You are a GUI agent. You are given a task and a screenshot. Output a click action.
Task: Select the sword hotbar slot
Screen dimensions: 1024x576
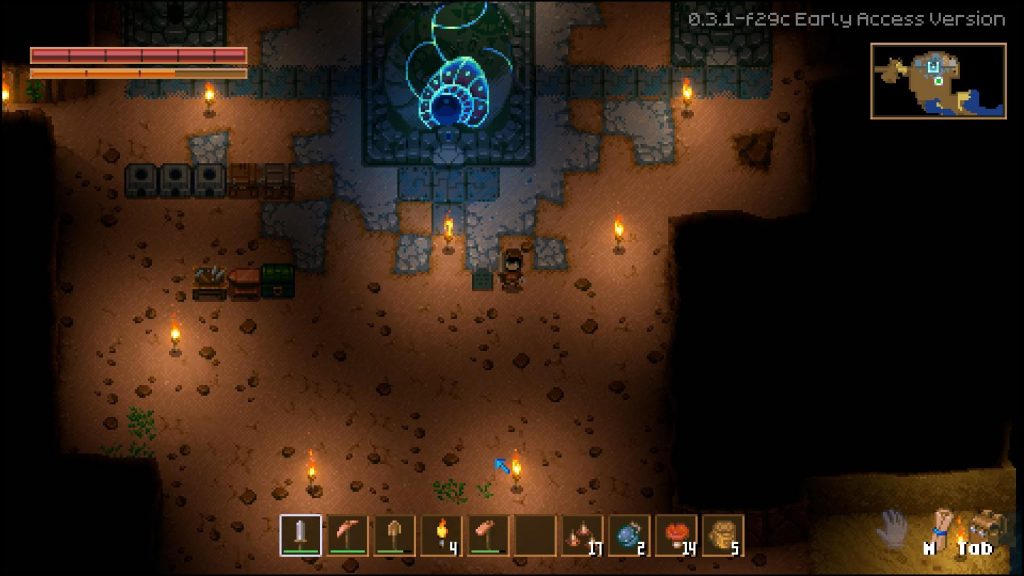click(x=300, y=535)
